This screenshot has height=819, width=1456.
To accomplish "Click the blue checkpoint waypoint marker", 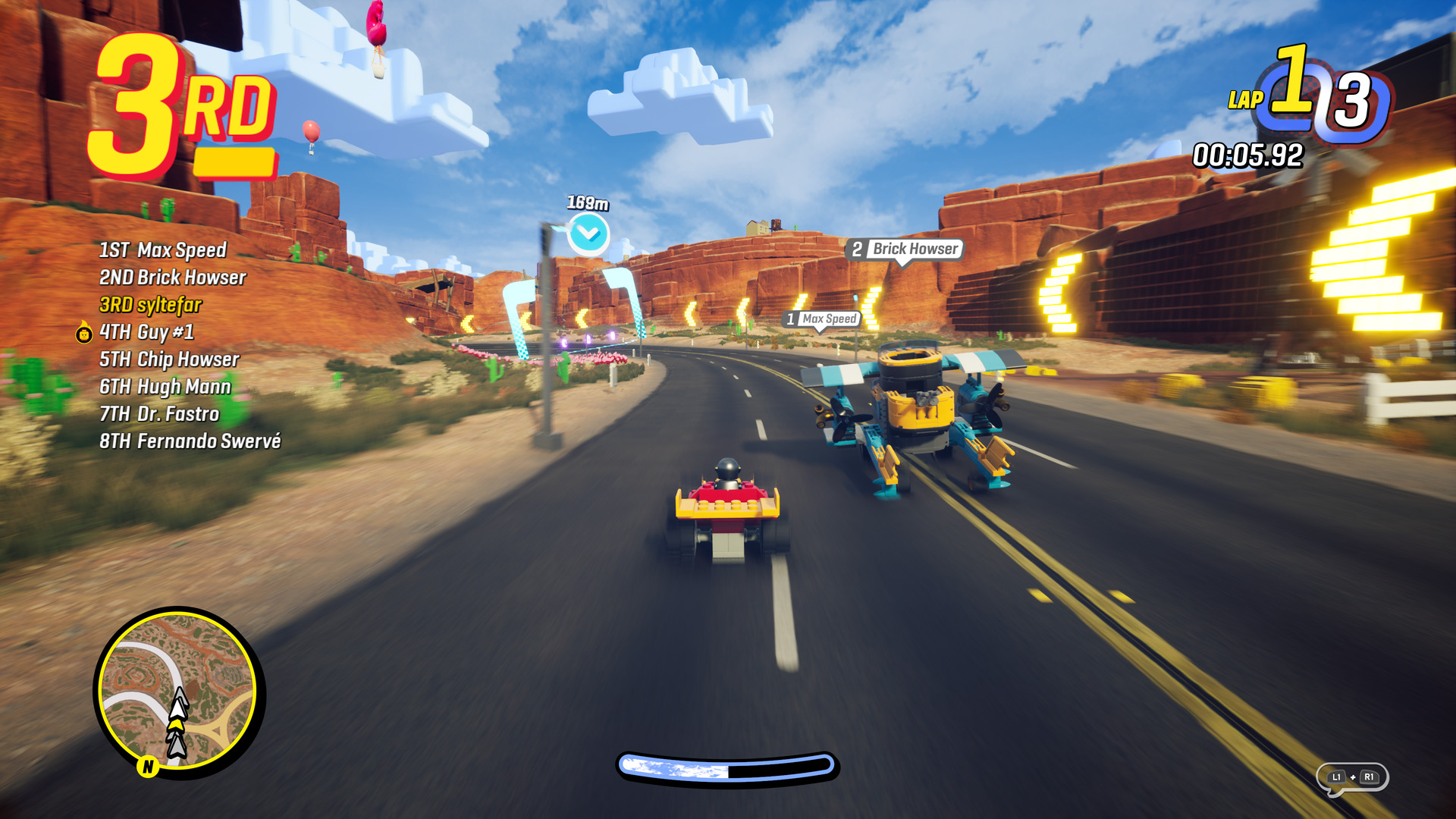I will click(x=588, y=234).
